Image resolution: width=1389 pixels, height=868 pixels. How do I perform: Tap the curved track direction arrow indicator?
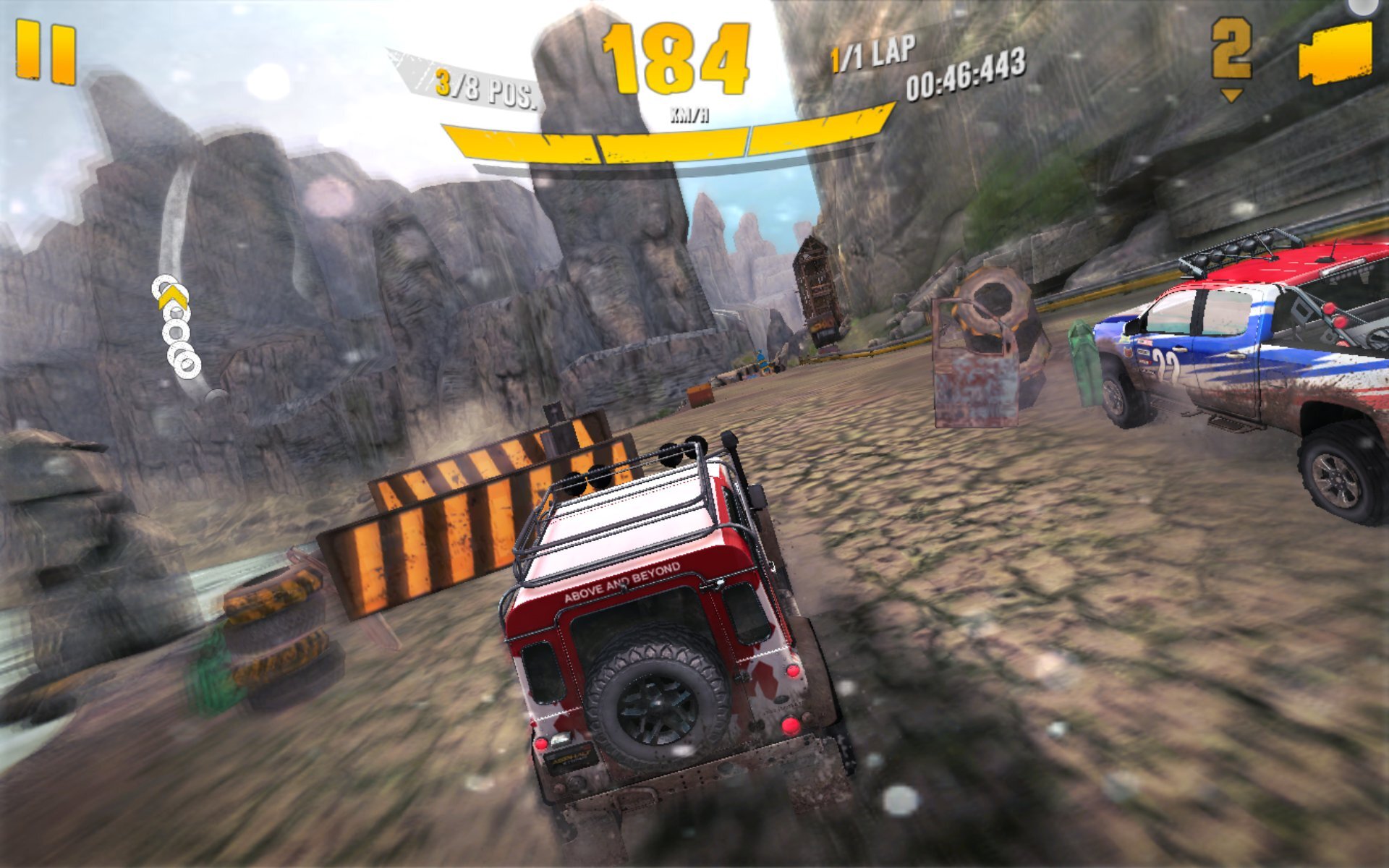pos(176,325)
